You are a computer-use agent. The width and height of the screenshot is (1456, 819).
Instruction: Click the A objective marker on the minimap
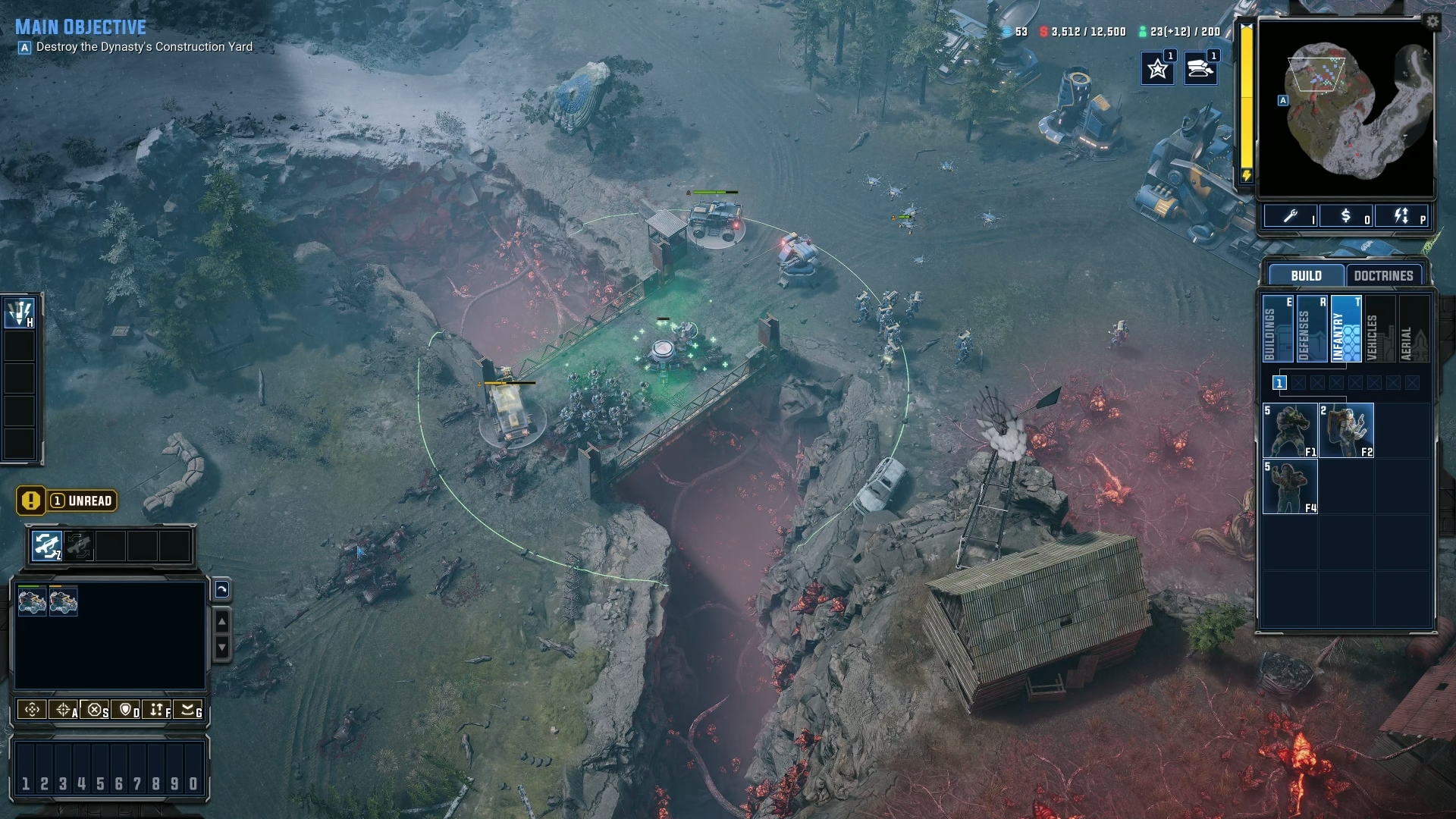[x=1282, y=99]
